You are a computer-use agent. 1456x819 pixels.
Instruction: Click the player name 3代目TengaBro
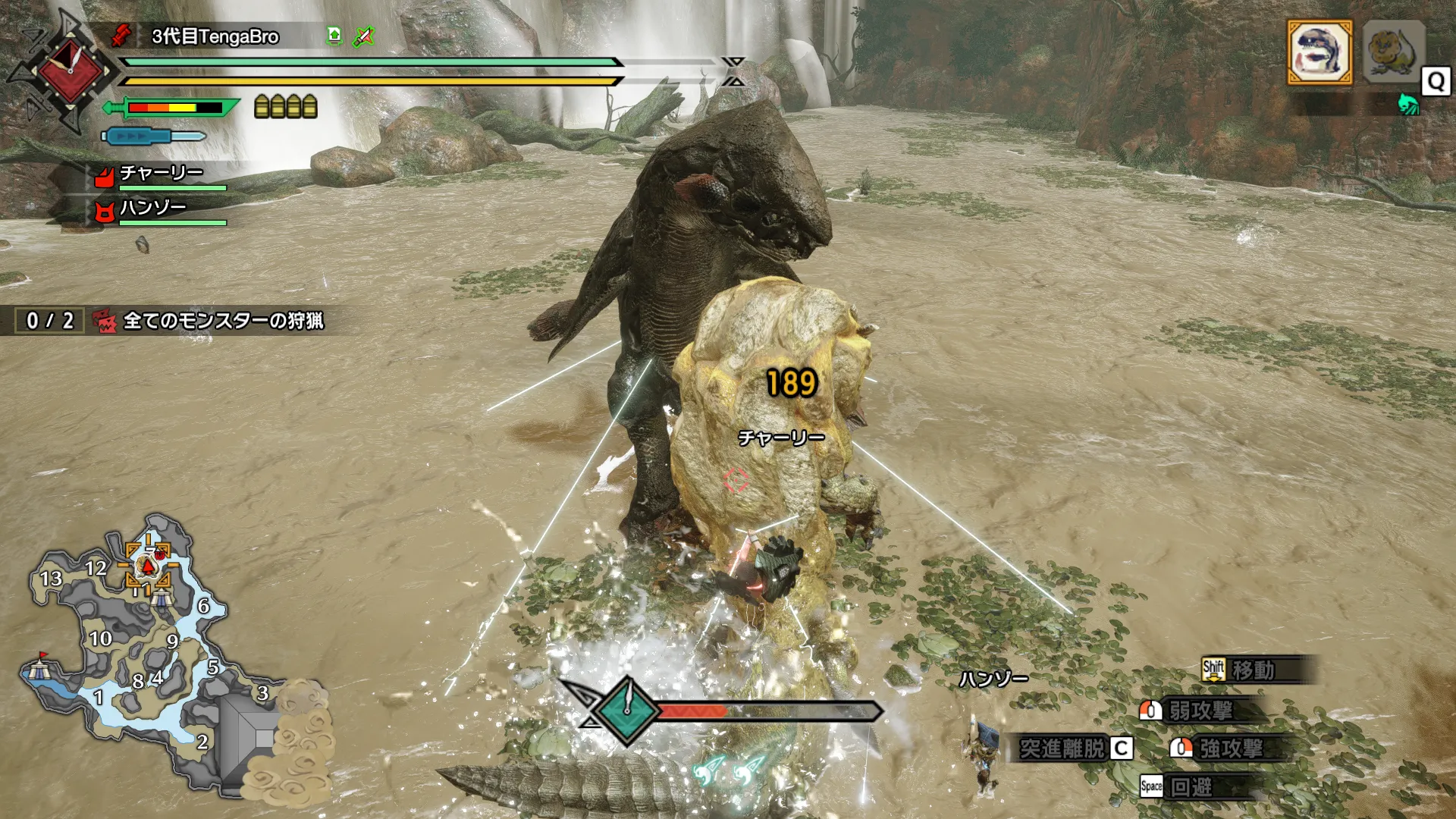[215, 36]
